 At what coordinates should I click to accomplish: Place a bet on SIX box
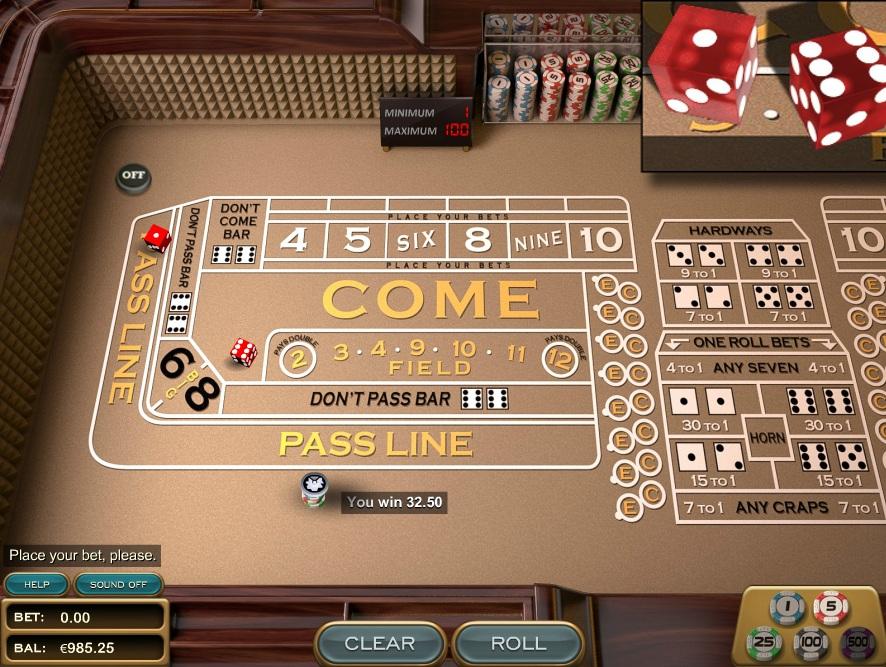pos(415,240)
